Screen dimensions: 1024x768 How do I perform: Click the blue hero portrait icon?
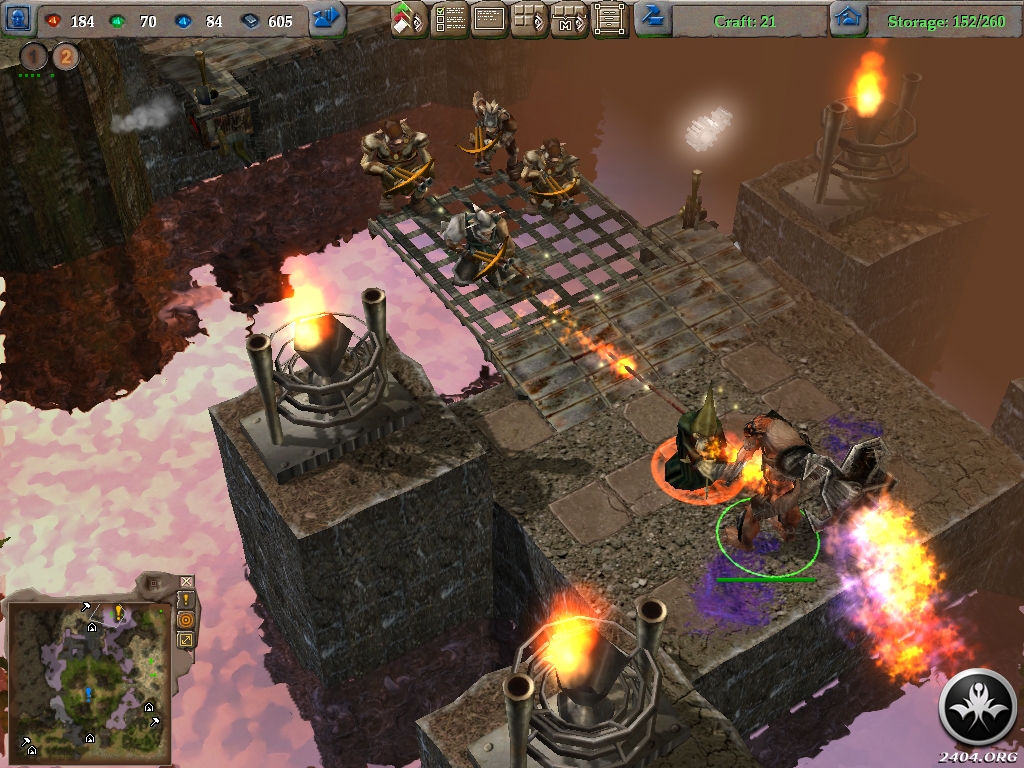click(x=19, y=18)
